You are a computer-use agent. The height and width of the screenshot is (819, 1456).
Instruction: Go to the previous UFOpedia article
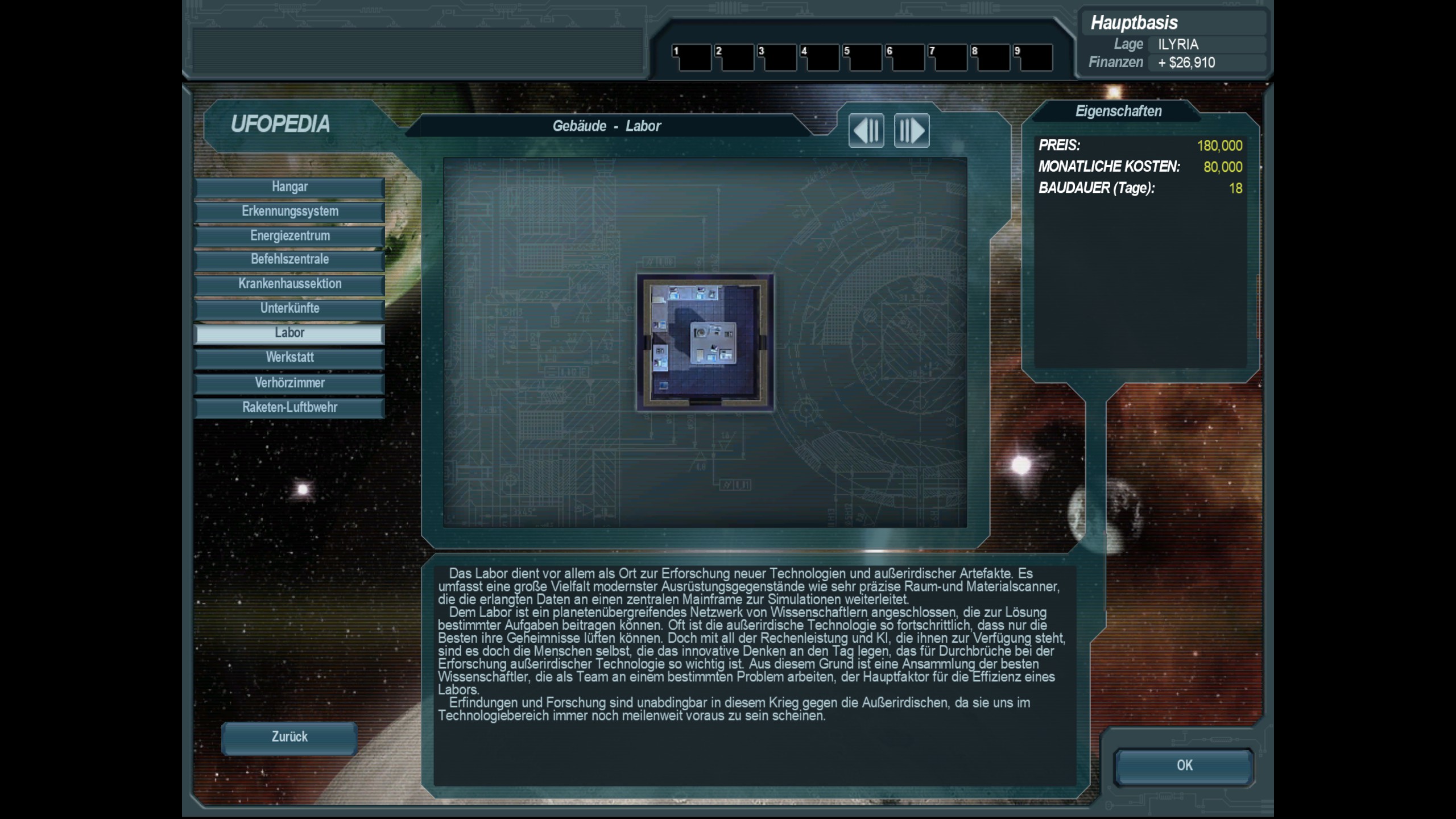(x=866, y=130)
